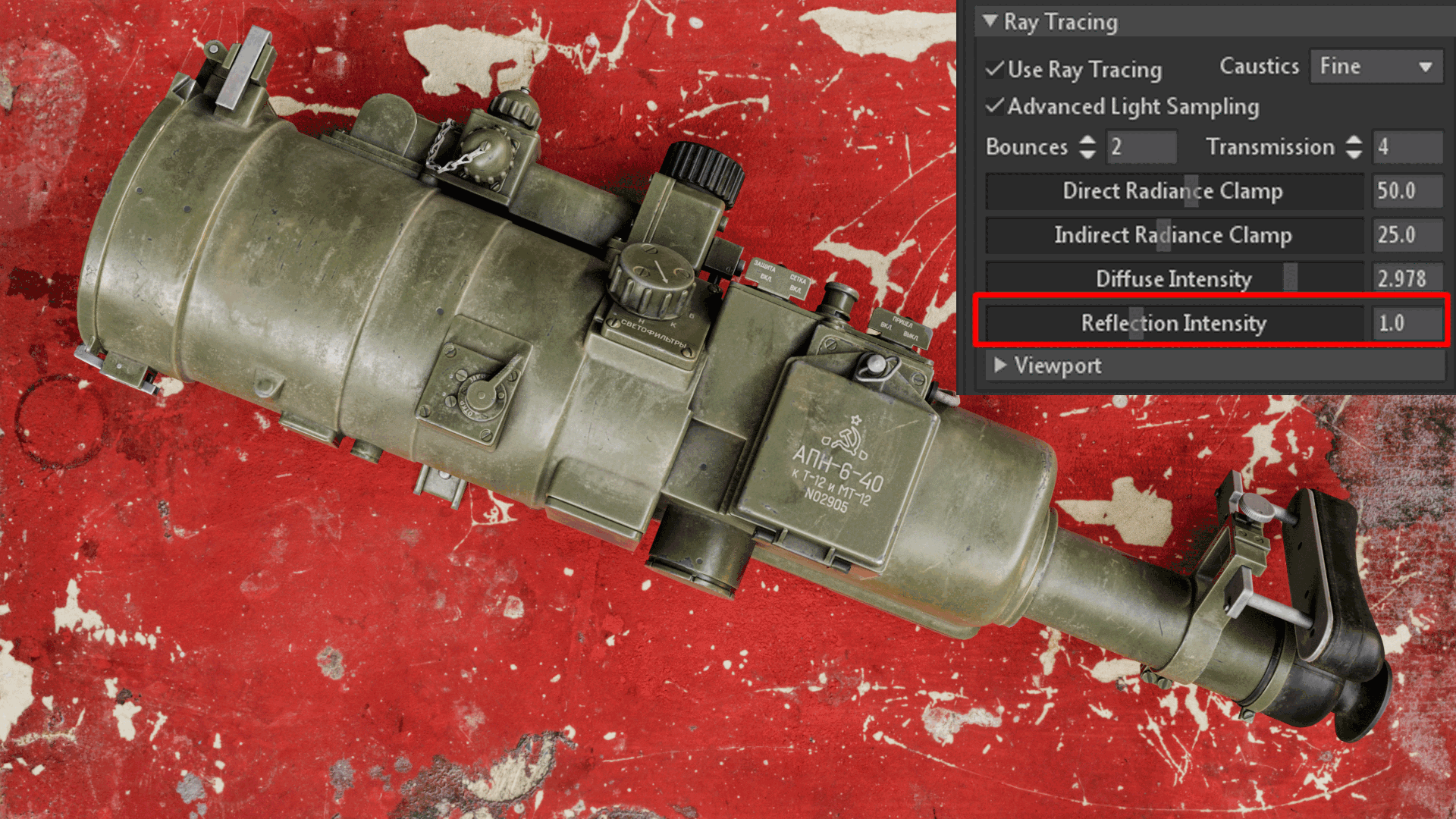Select the Diffuse Intensity value 2.978
The height and width of the screenshot is (819, 1456).
pyautogui.click(x=1408, y=279)
